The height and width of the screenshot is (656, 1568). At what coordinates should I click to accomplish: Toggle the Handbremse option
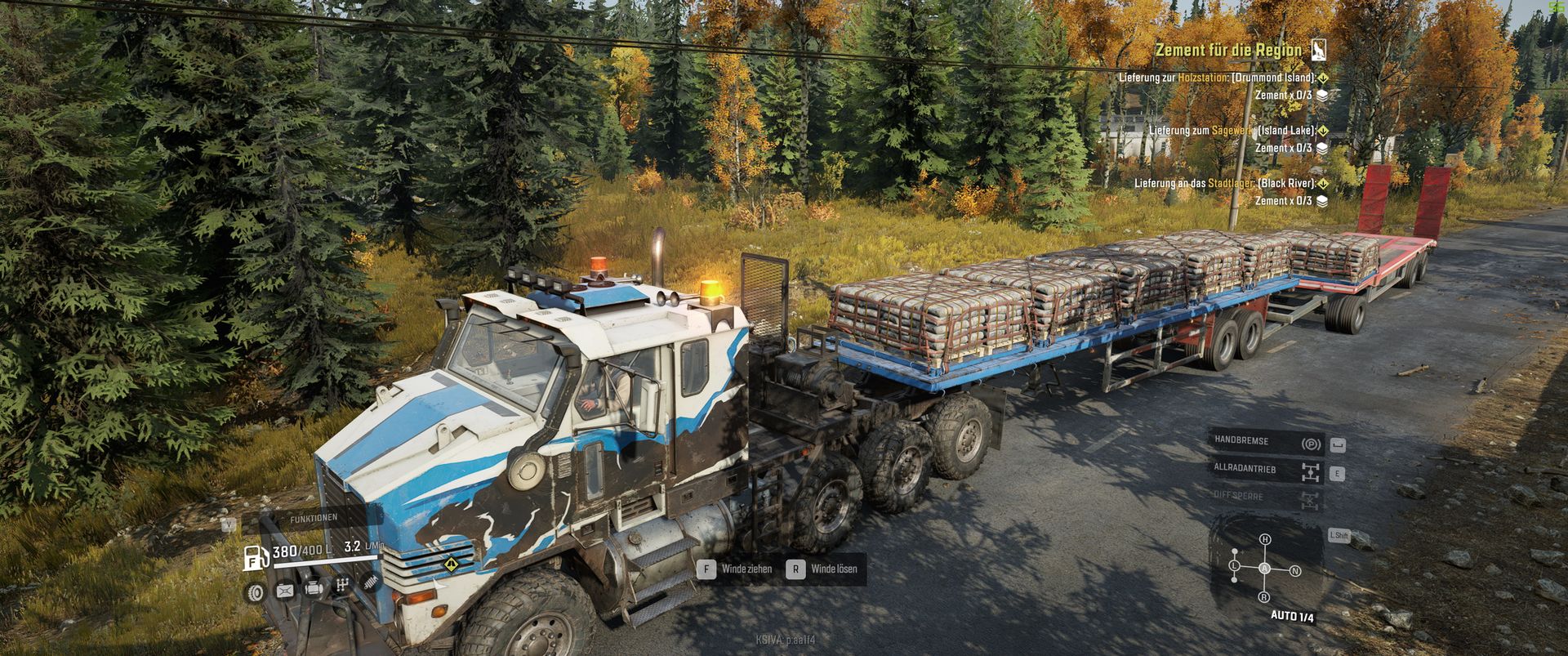tap(1264, 442)
